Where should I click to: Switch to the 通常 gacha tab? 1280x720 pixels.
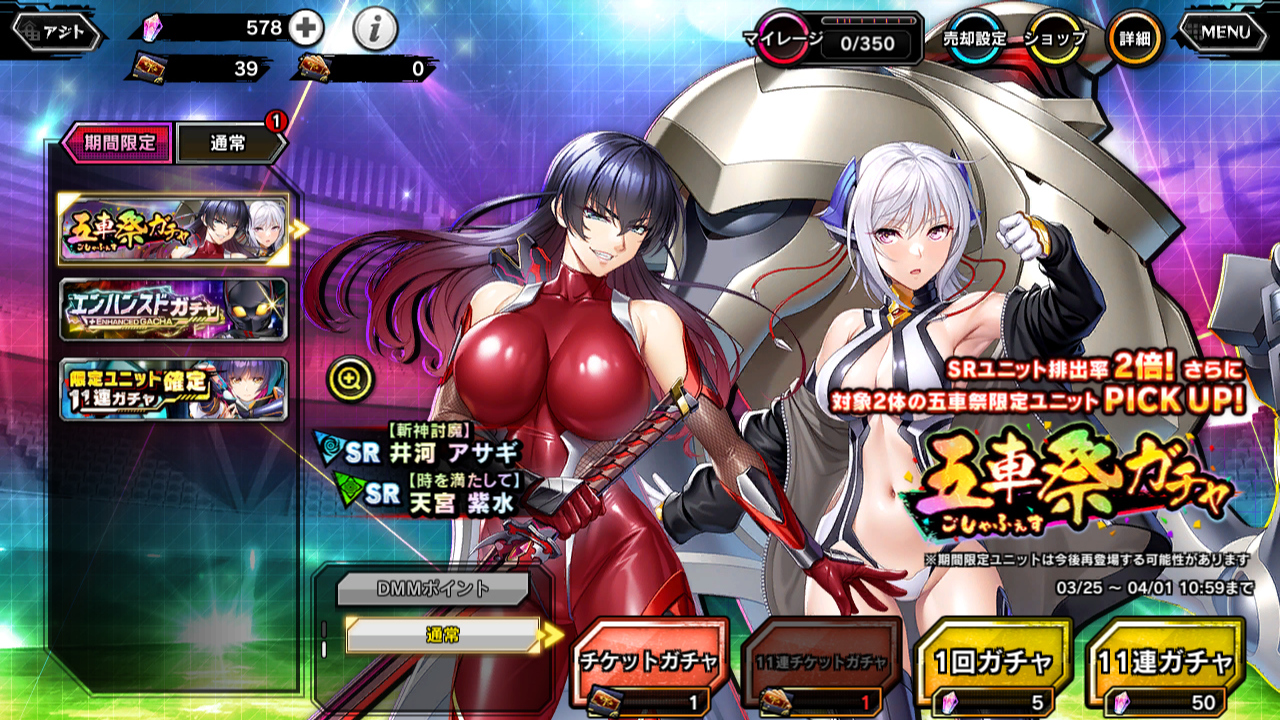point(228,144)
